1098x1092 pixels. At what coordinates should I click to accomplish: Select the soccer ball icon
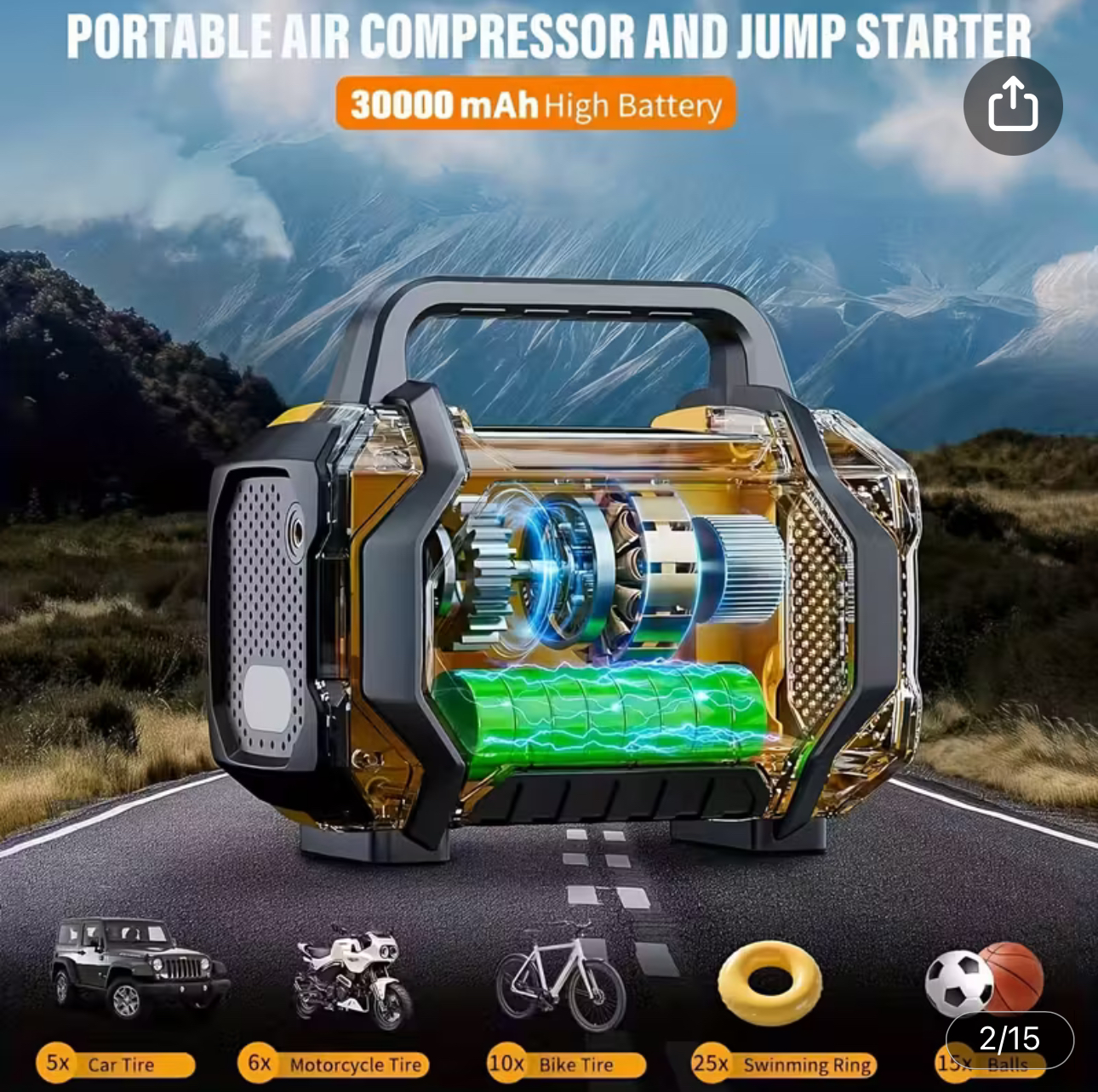(960, 981)
